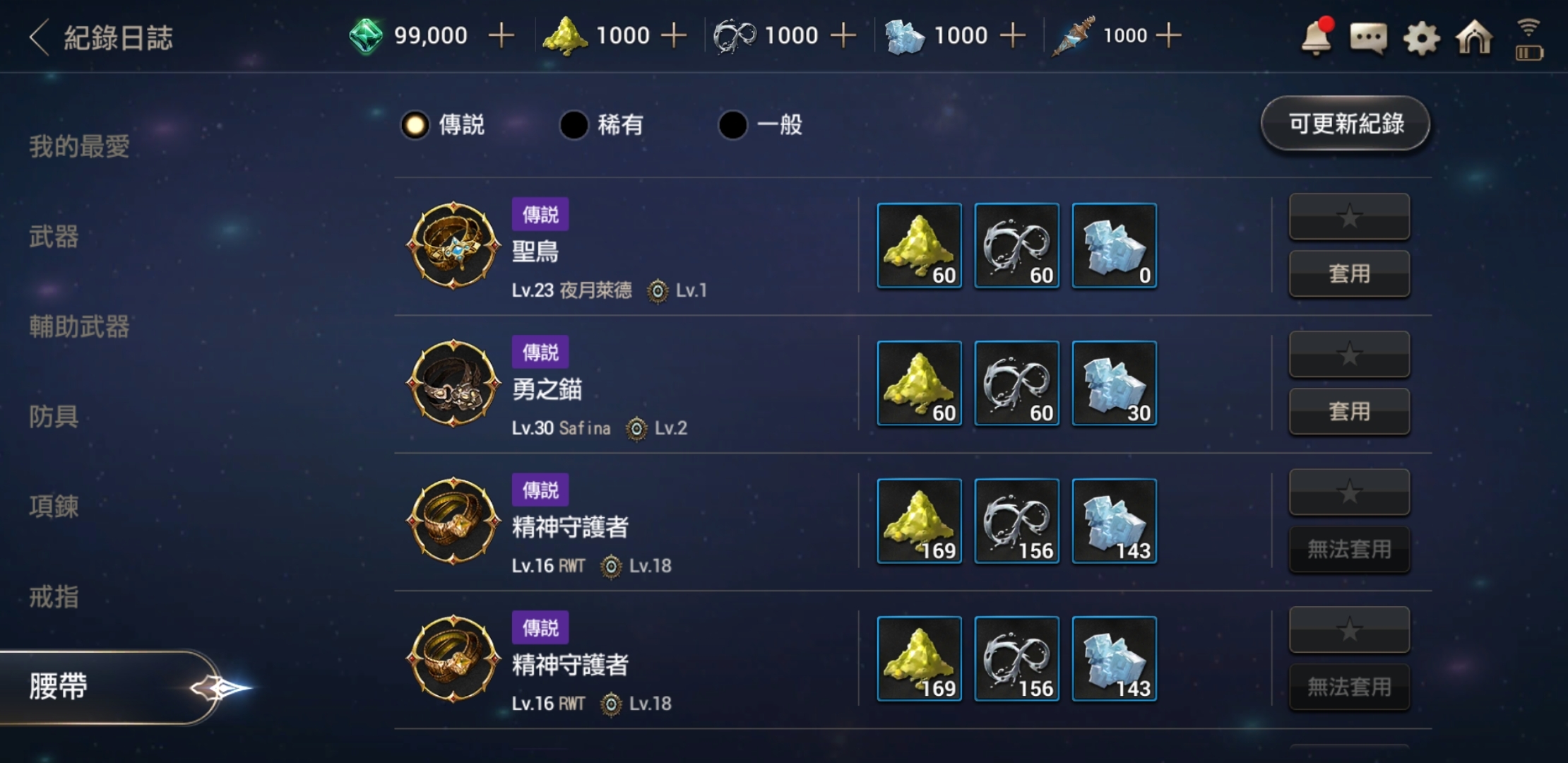
Task: Select the 稀有 rarity filter
Action: tap(574, 124)
